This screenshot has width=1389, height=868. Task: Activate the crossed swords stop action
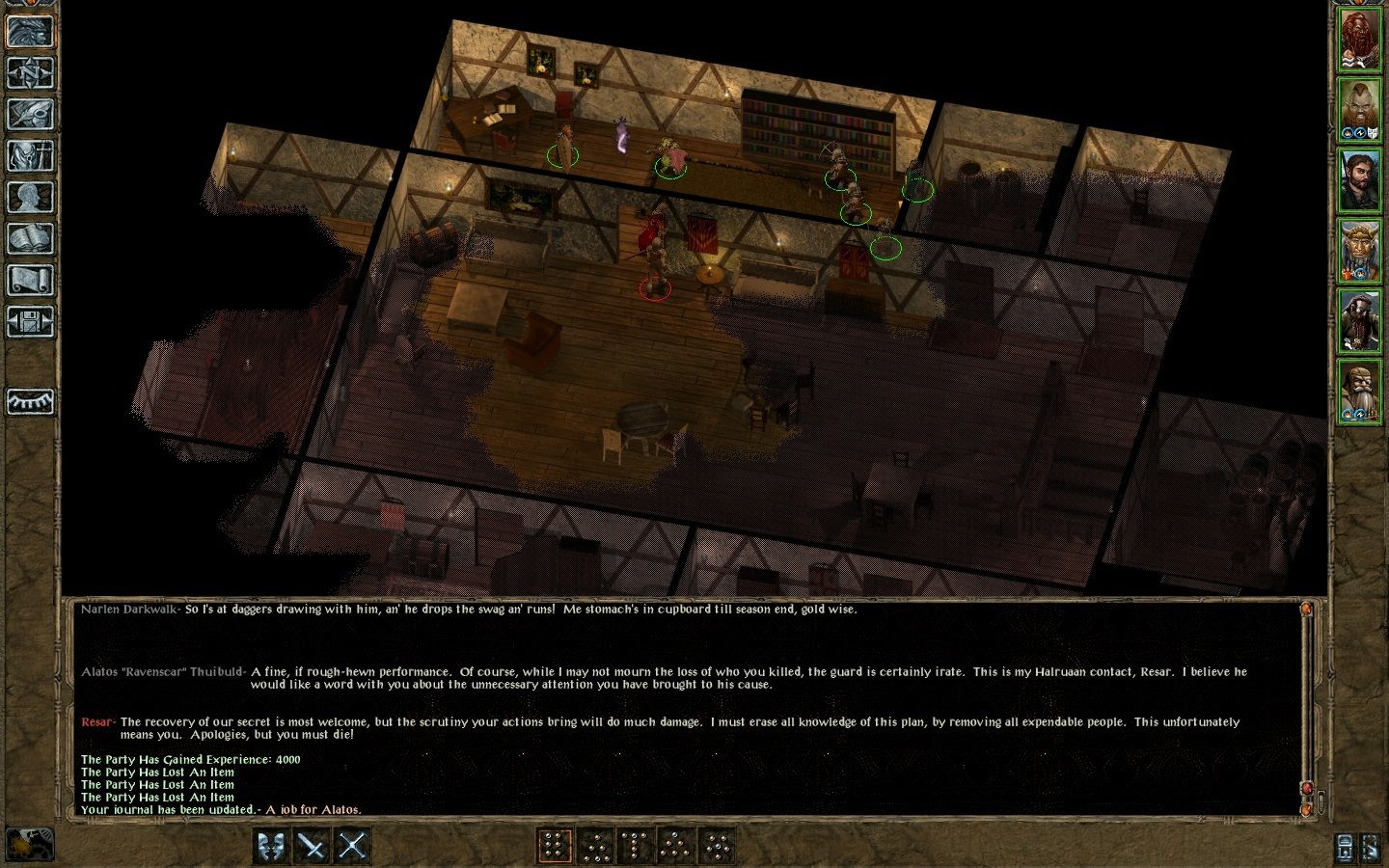point(353,847)
